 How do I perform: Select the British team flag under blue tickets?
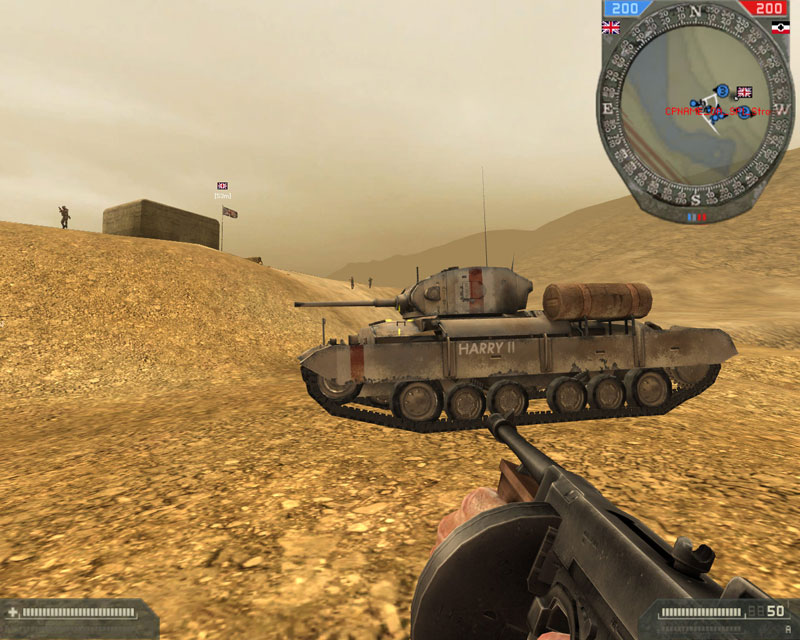point(610,28)
